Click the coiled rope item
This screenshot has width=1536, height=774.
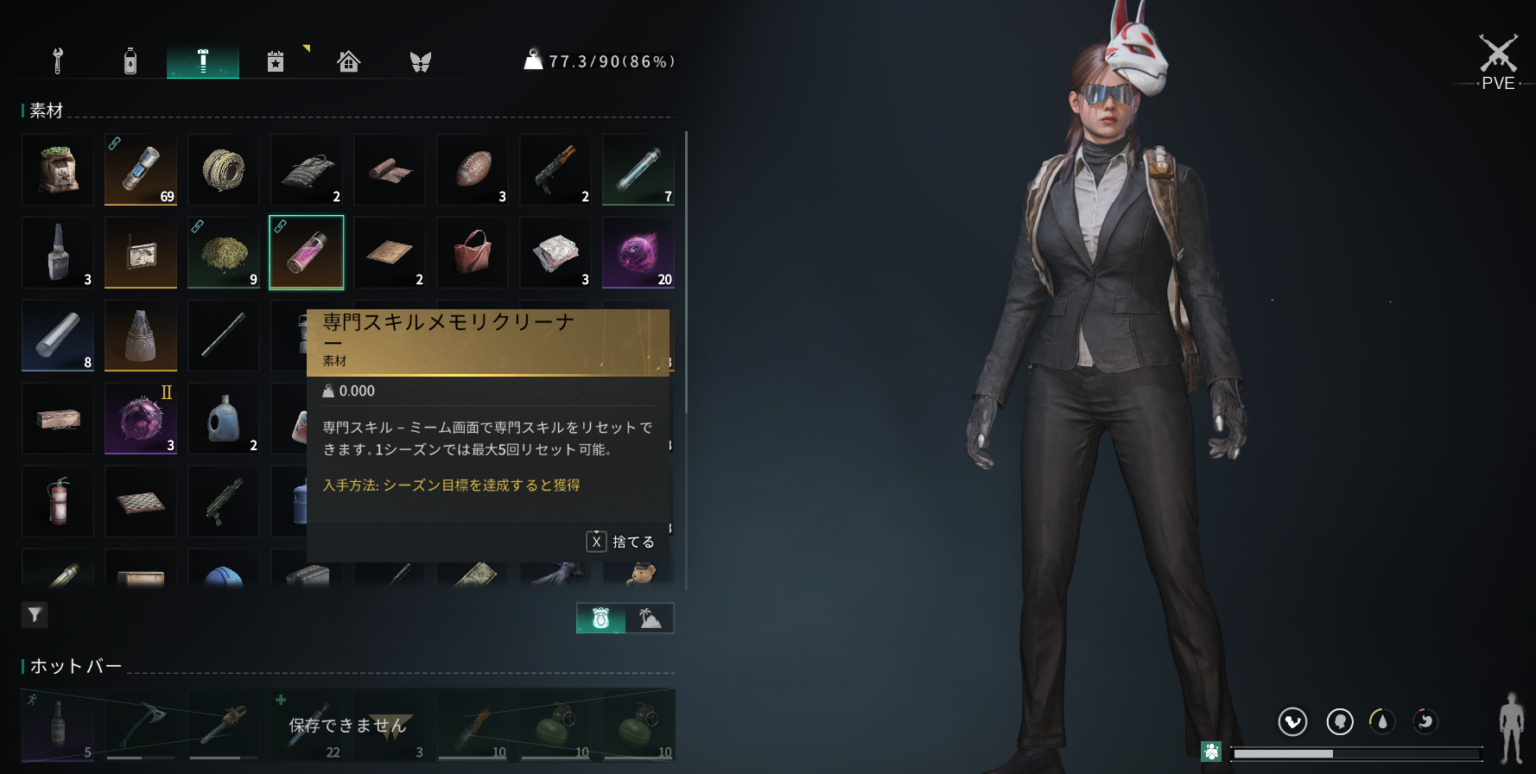(x=224, y=169)
